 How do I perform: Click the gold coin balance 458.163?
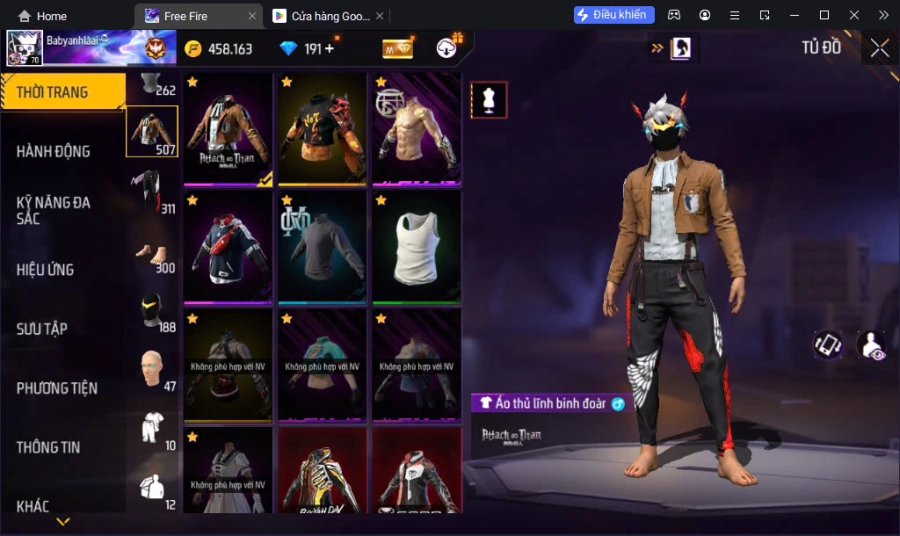[219, 48]
